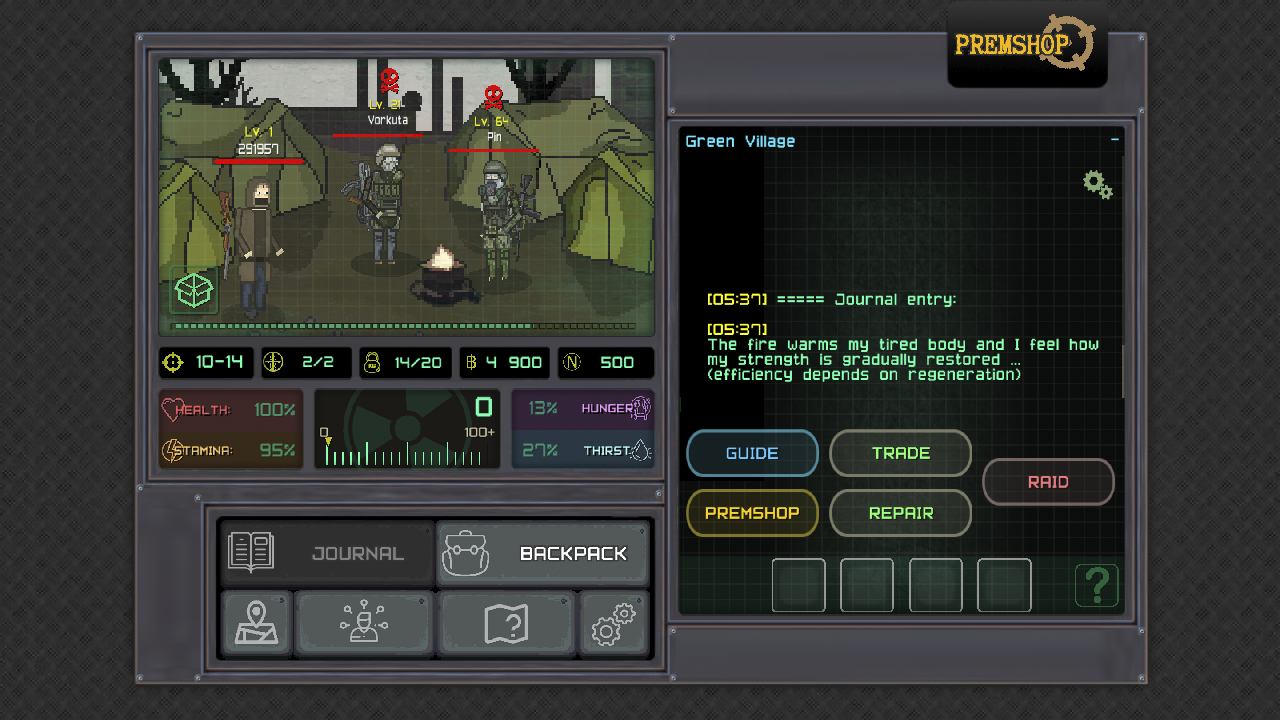This screenshot has width=1280, height=720.
Task: Click the map-with-question-mark quest icon
Action: point(507,623)
